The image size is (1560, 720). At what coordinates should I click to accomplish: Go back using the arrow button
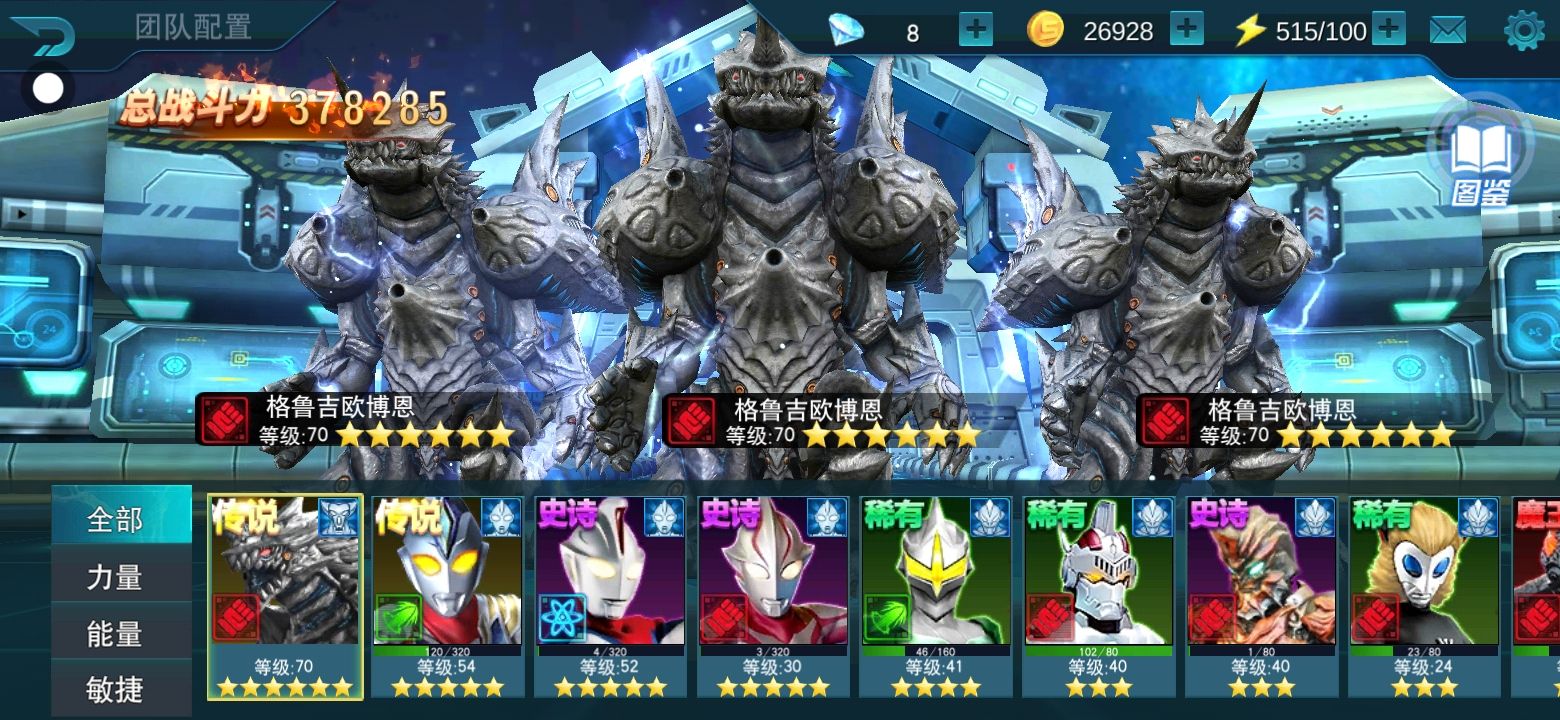coord(43,33)
